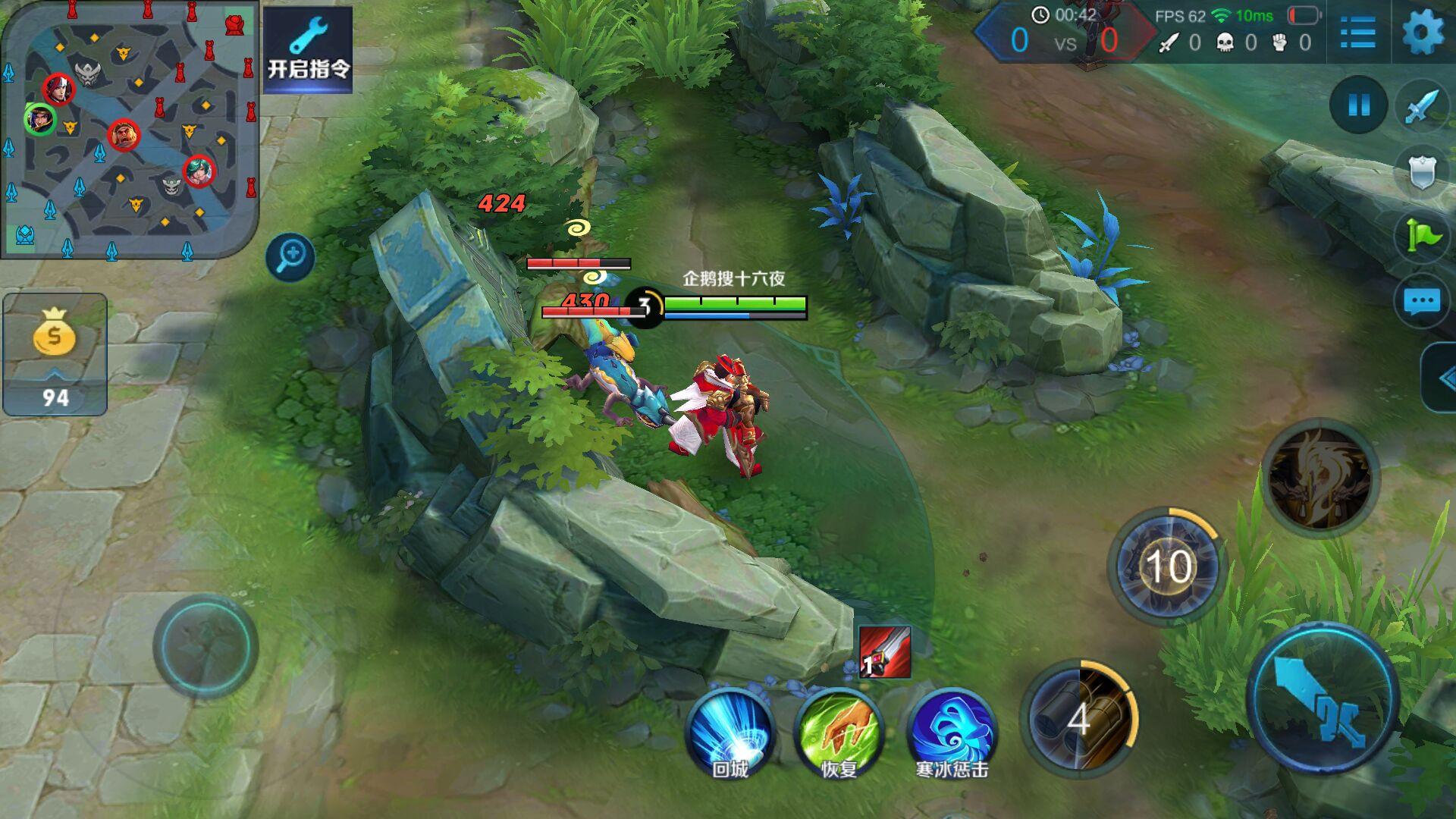
Task: Select the blue sword attack signal
Action: click(x=1421, y=107)
